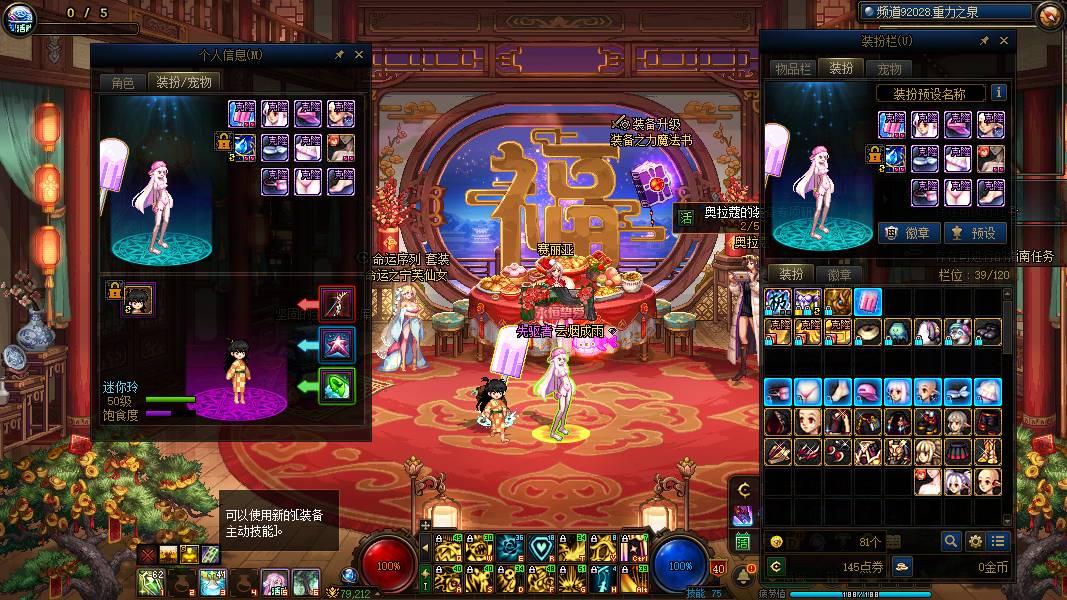1067x600 pixels.
Task: Pin the 装扮栏 window
Action: tap(984, 41)
